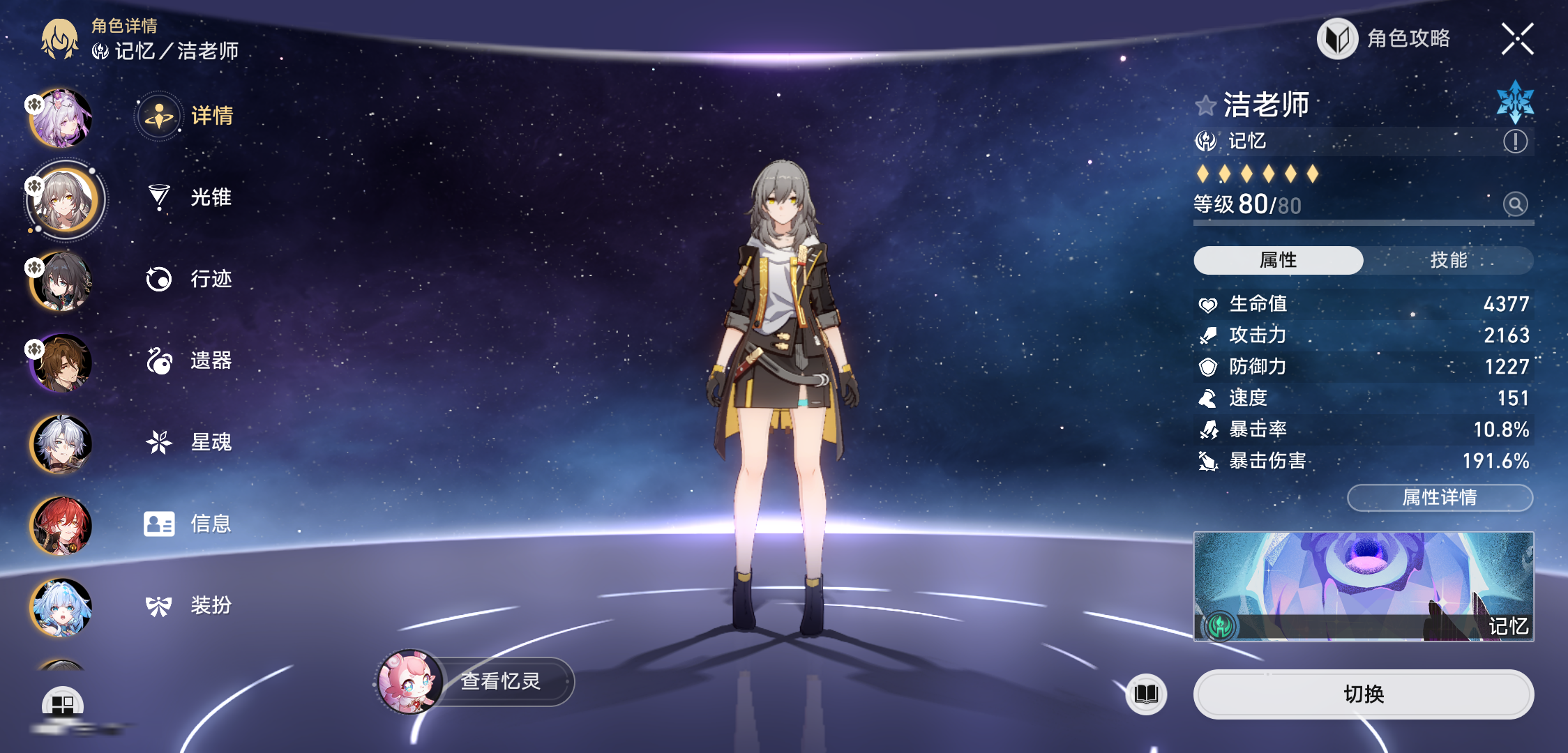Open the 星魂 eidolon menu

[x=190, y=442]
